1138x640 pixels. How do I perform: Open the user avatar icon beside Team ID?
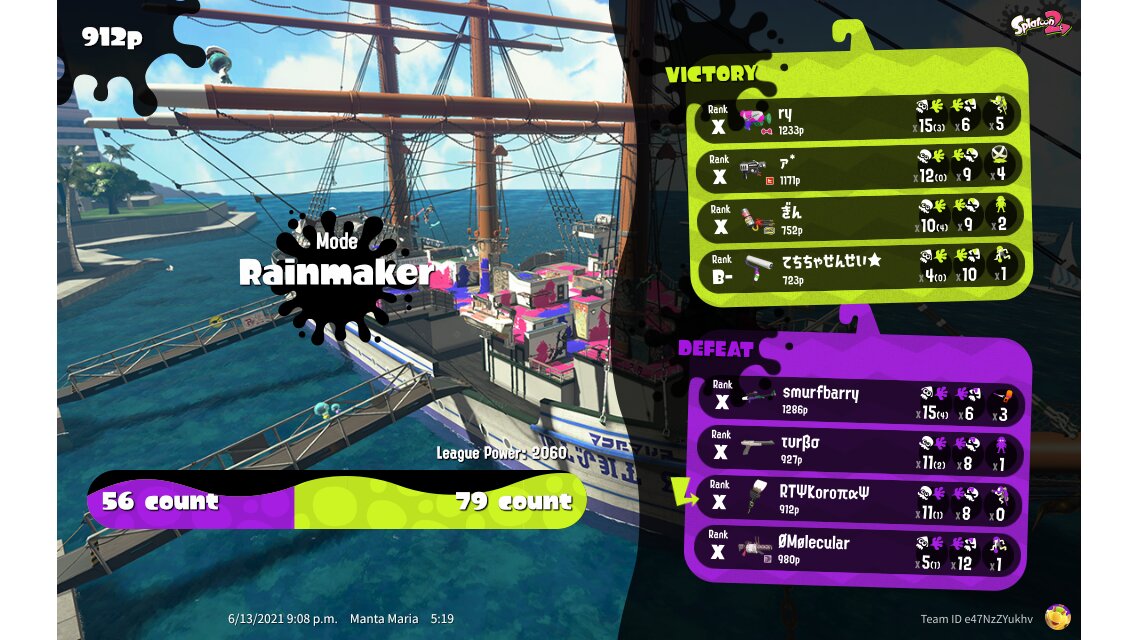(1057, 617)
